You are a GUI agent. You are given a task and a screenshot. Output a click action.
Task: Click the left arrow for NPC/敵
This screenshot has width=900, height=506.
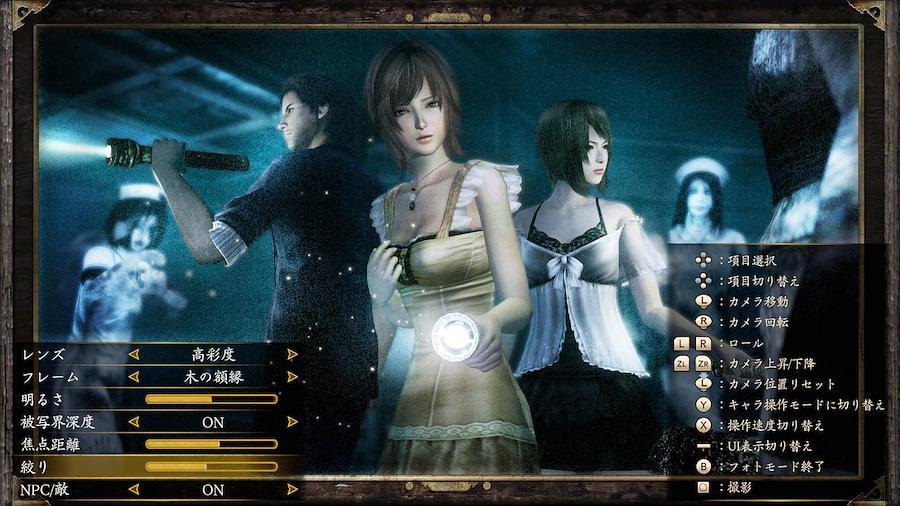[133, 490]
